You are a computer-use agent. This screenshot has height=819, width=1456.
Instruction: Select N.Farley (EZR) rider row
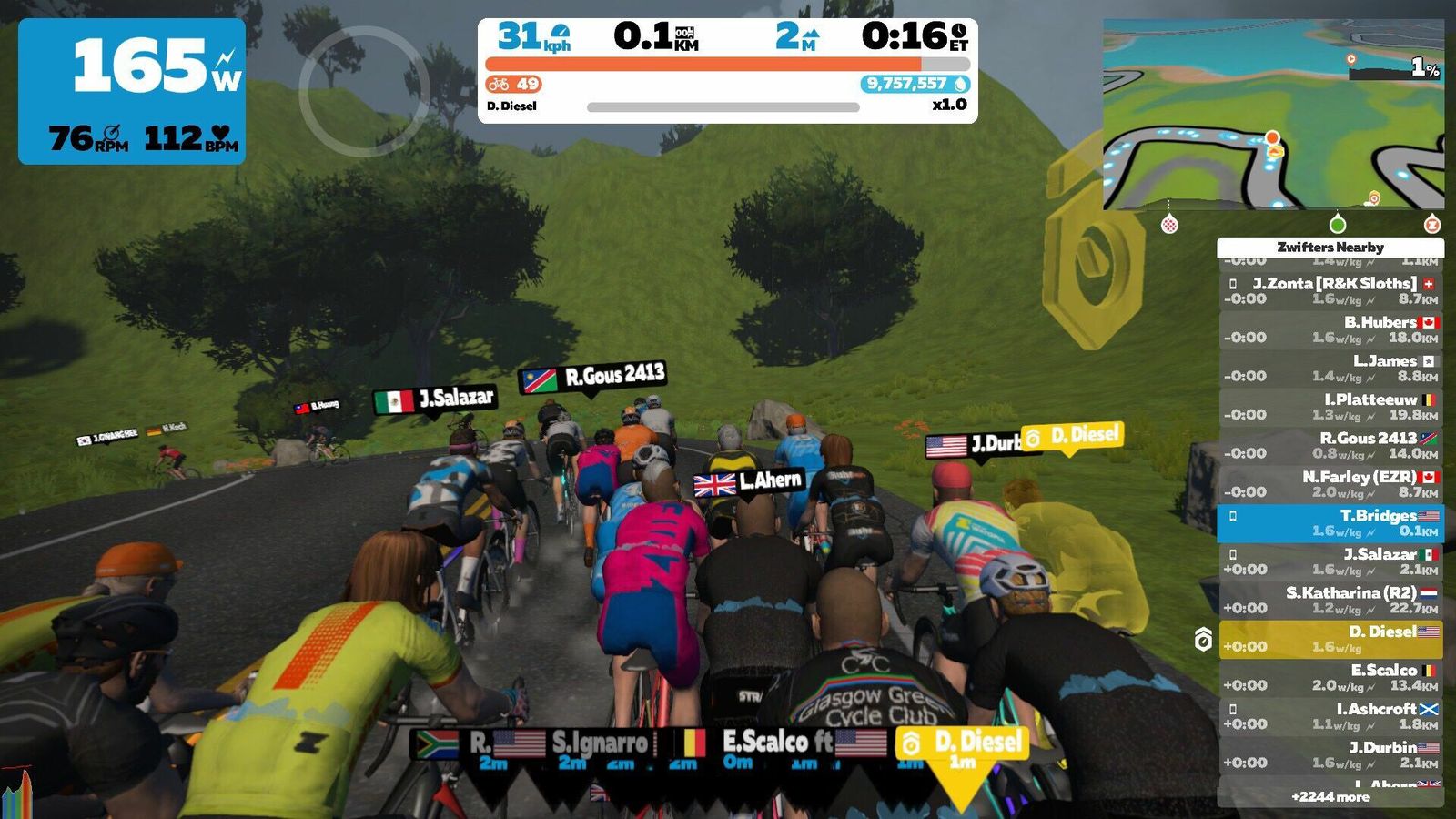point(1330,484)
